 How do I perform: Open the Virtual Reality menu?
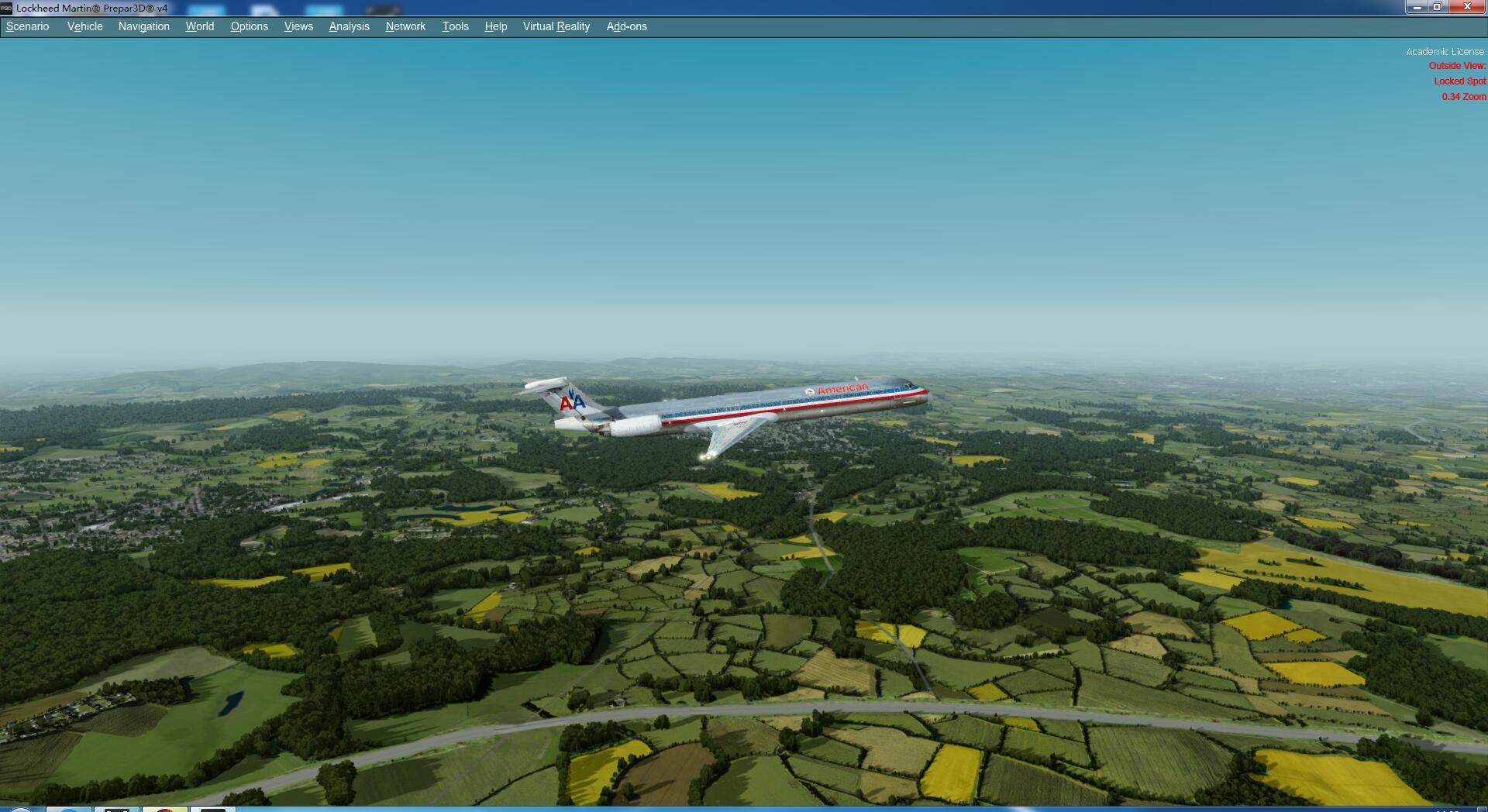coord(556,26)
